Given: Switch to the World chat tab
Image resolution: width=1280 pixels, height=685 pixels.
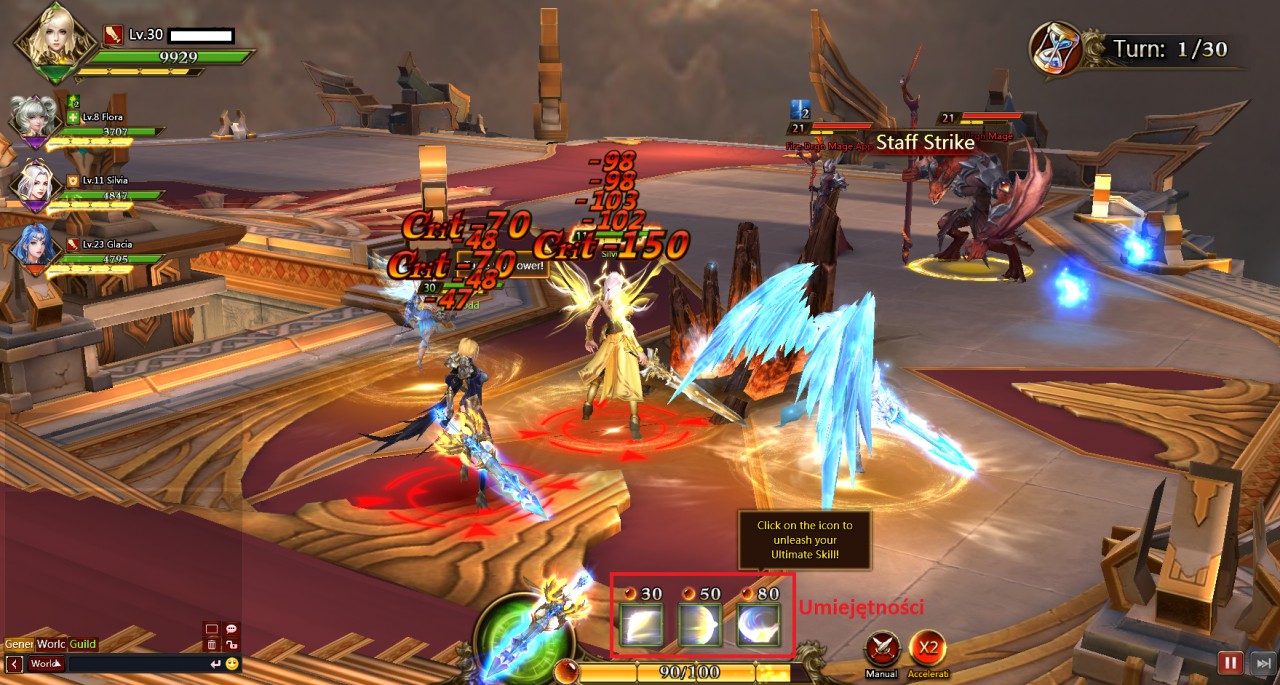Looking at the screenshot, I should (x=51, y=644).
